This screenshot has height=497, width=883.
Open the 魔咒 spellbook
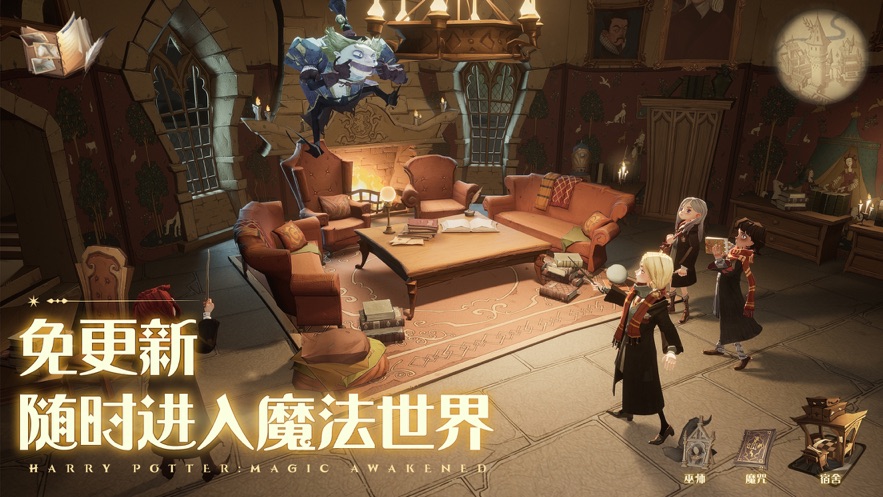754,448
